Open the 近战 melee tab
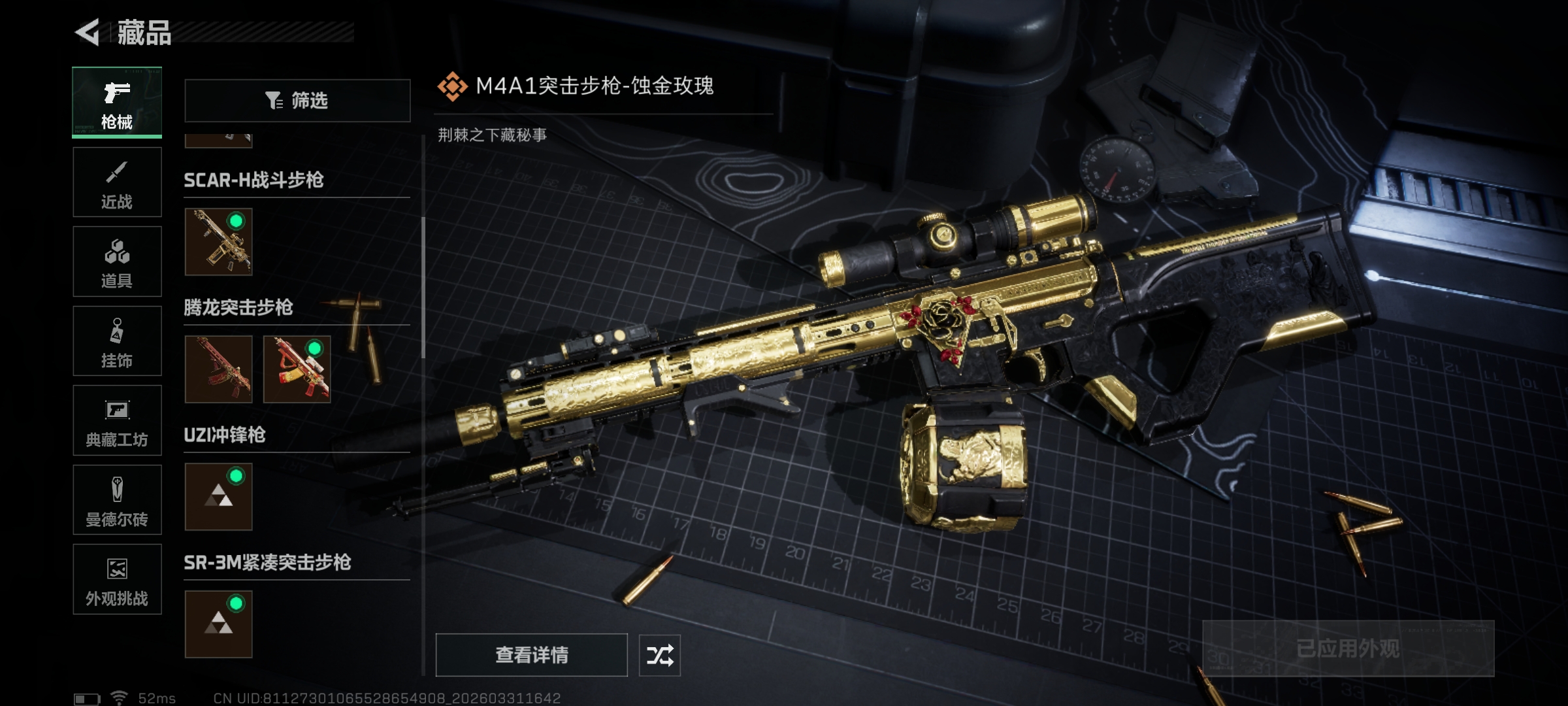The height and width of the screenshot is (706, 1568). pyautogui.click(x=117, y=182)
